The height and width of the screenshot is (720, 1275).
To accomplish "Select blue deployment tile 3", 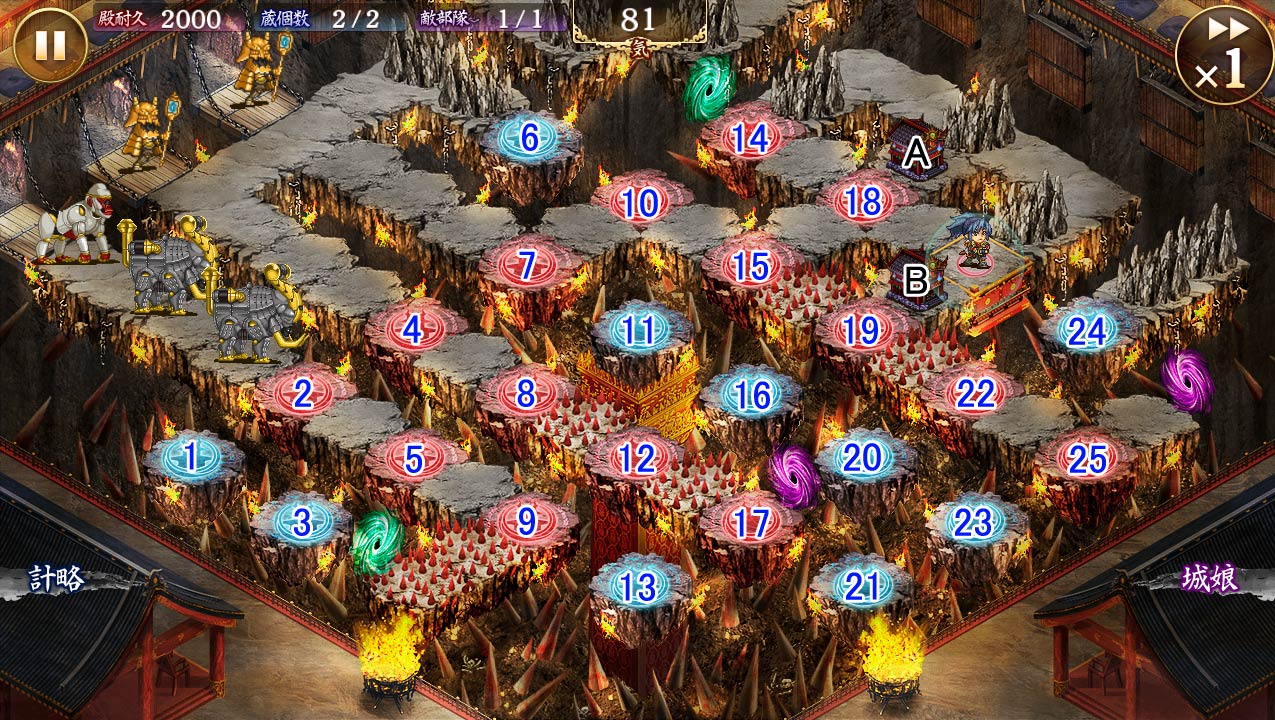I will tap(303, 521).
